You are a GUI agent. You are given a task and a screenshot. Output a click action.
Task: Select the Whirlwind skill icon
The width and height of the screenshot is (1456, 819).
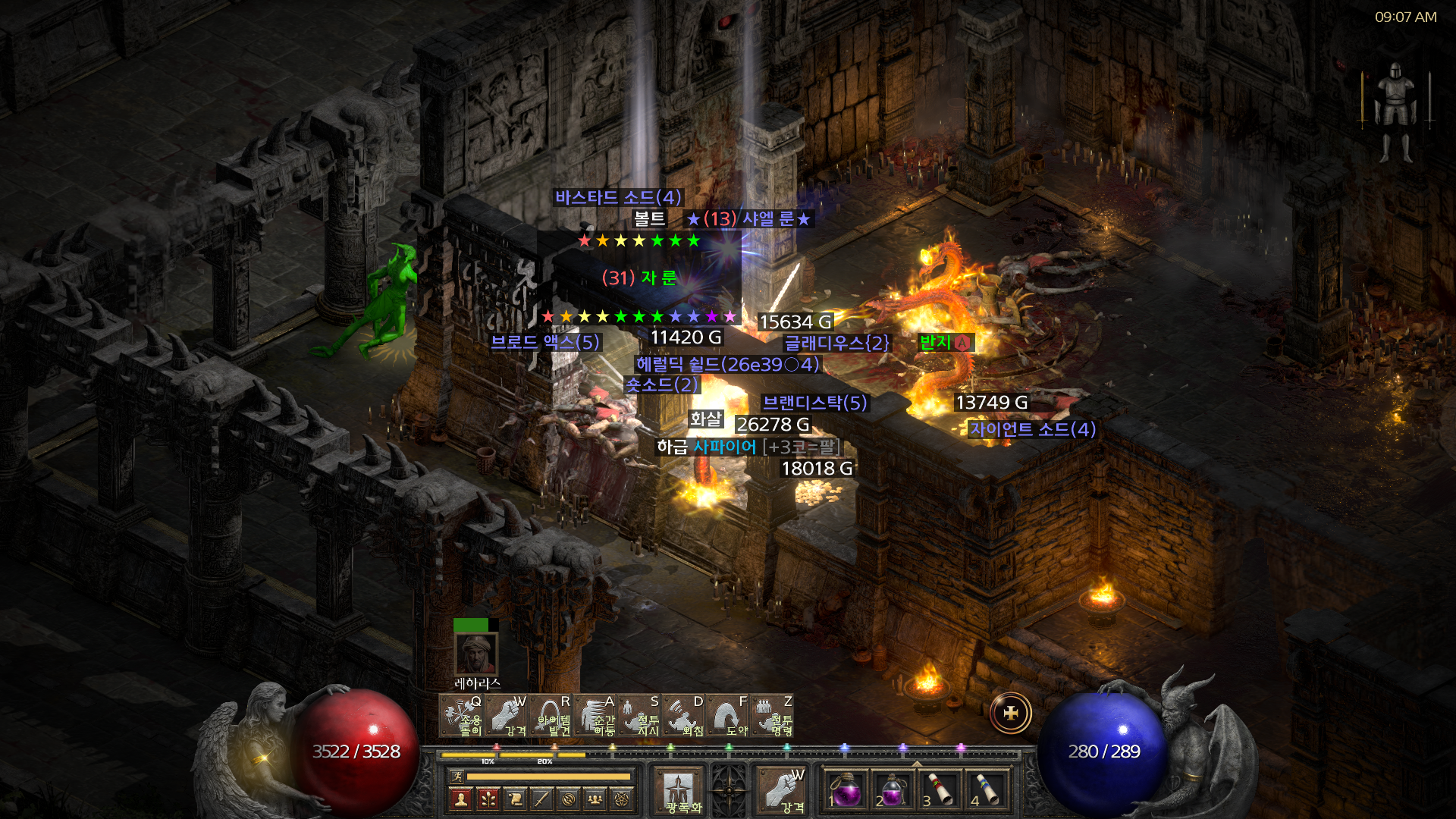point(461,716)
